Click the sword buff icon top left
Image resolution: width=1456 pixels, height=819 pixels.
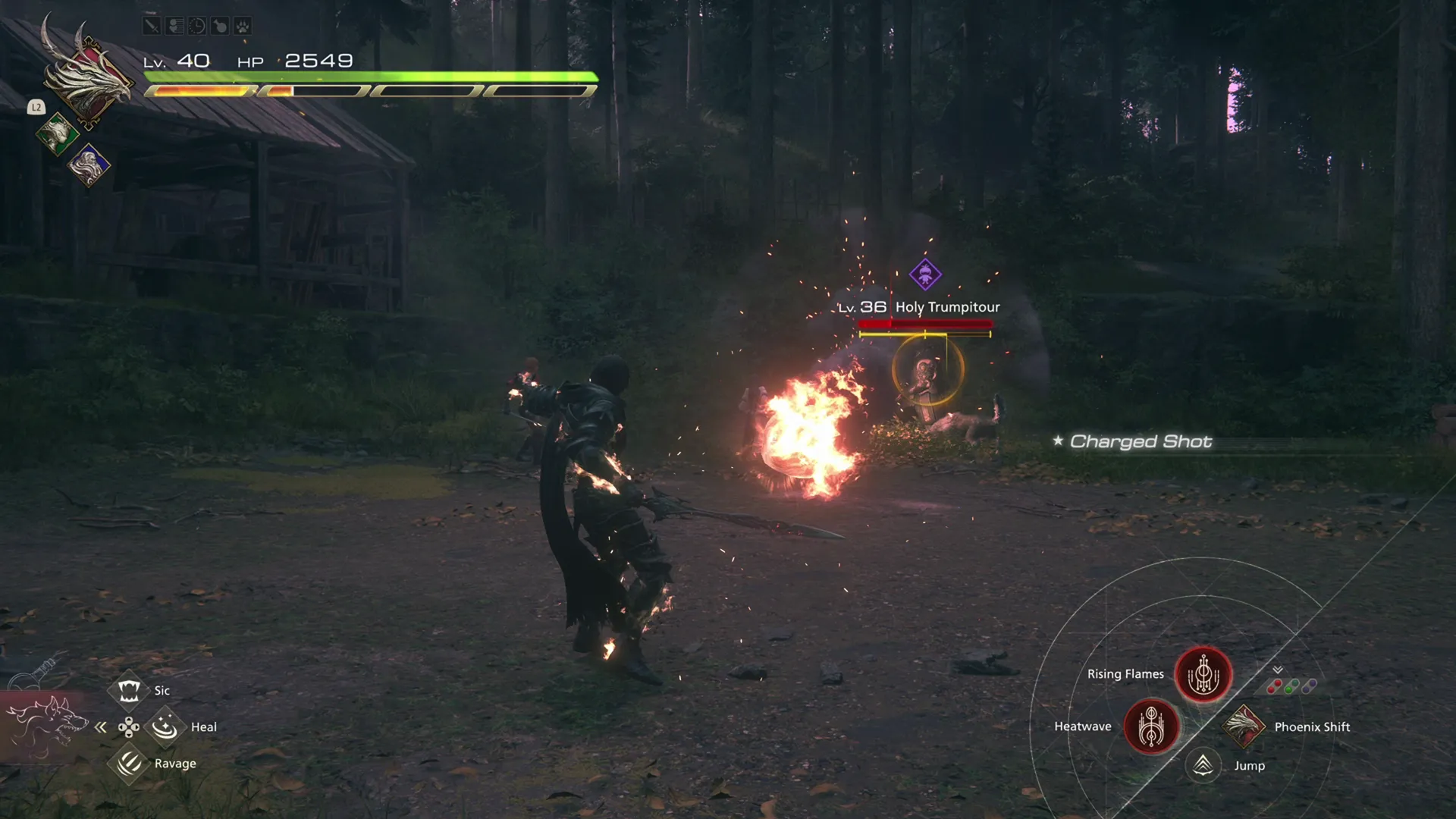click(152, 25)
